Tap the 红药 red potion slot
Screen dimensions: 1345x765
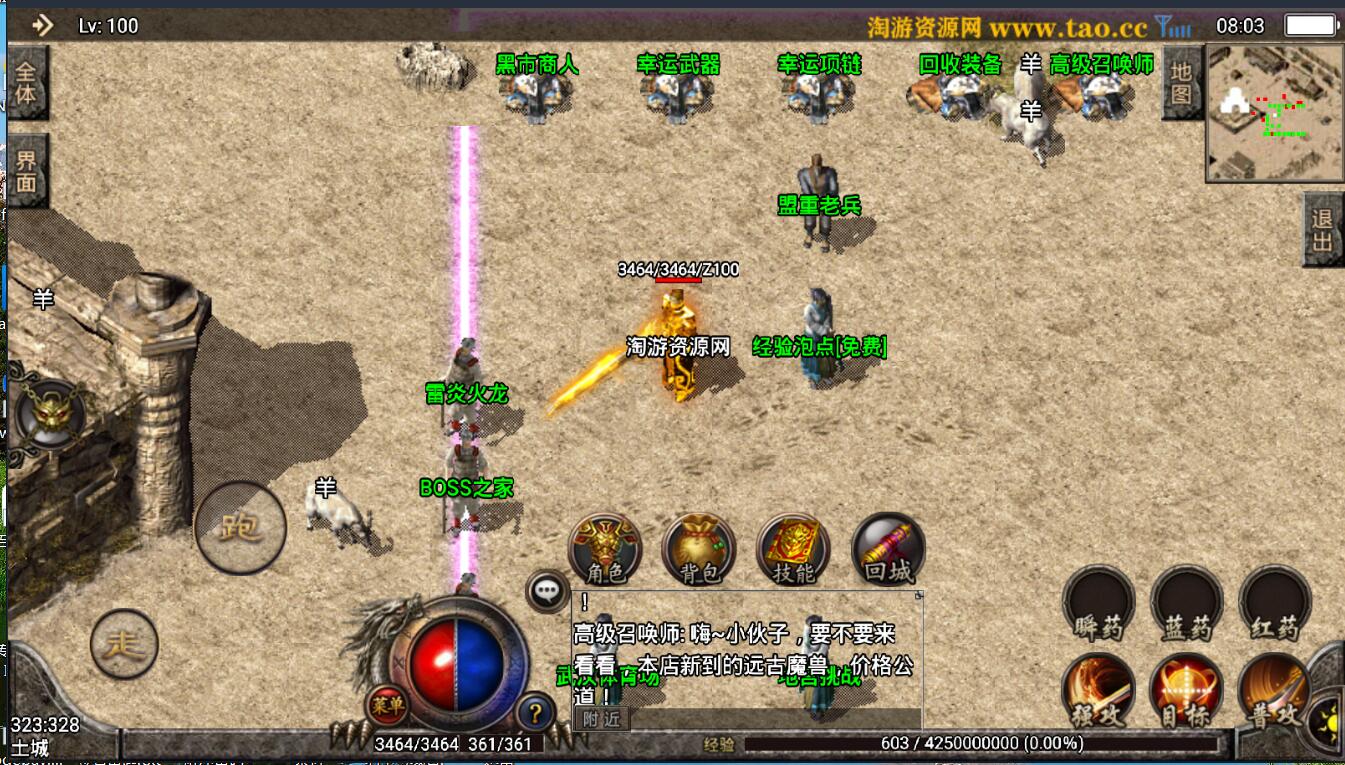1275,602
